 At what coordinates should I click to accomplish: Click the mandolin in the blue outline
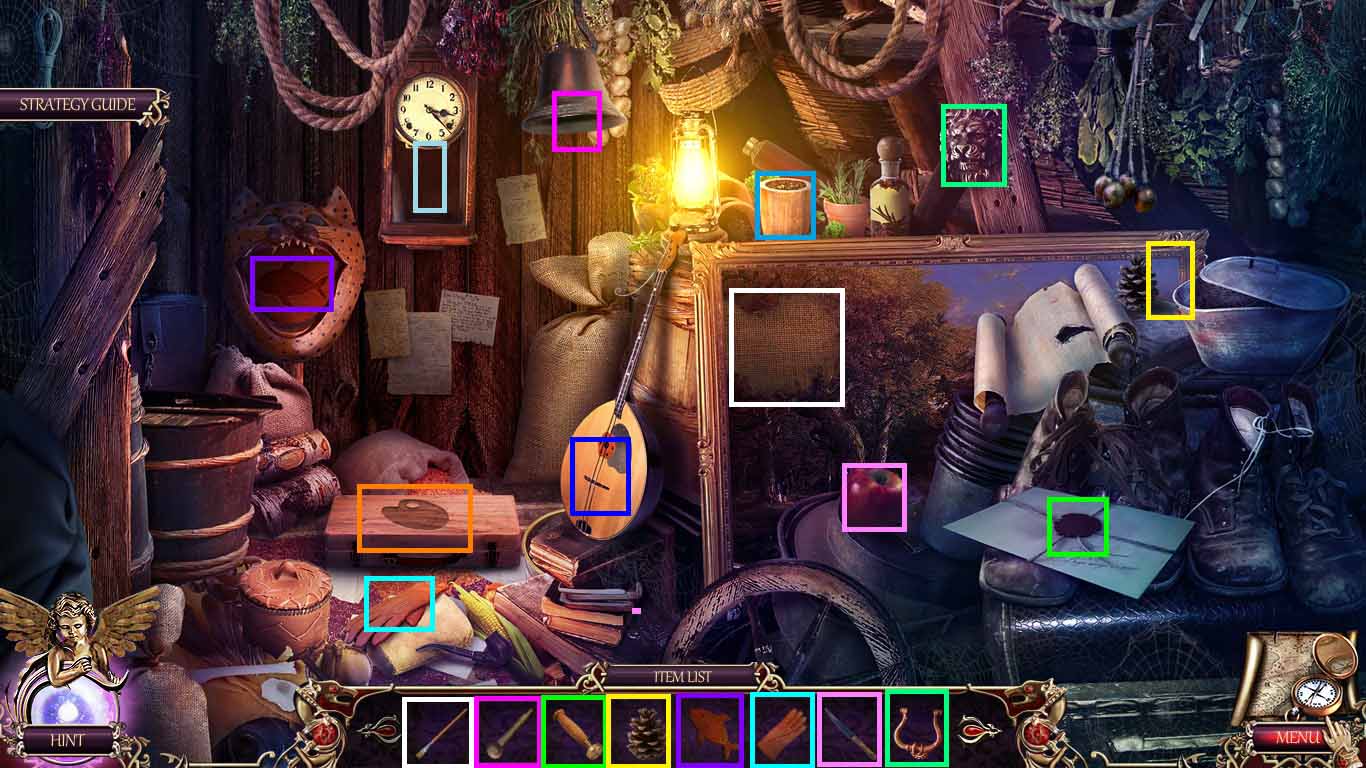click(x=599, y=473)
